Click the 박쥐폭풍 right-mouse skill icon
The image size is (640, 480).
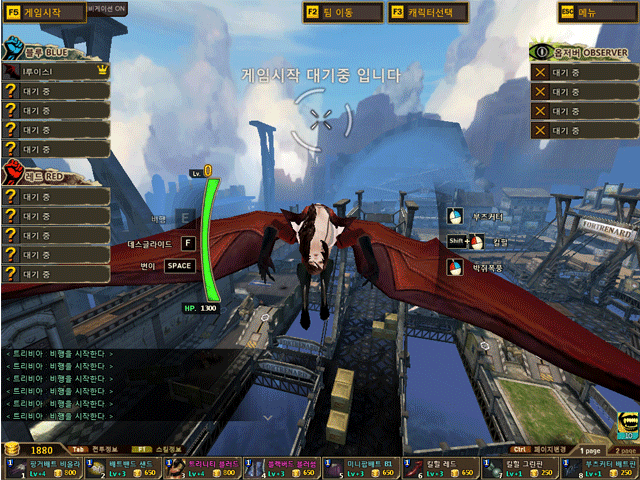(455, 267)
